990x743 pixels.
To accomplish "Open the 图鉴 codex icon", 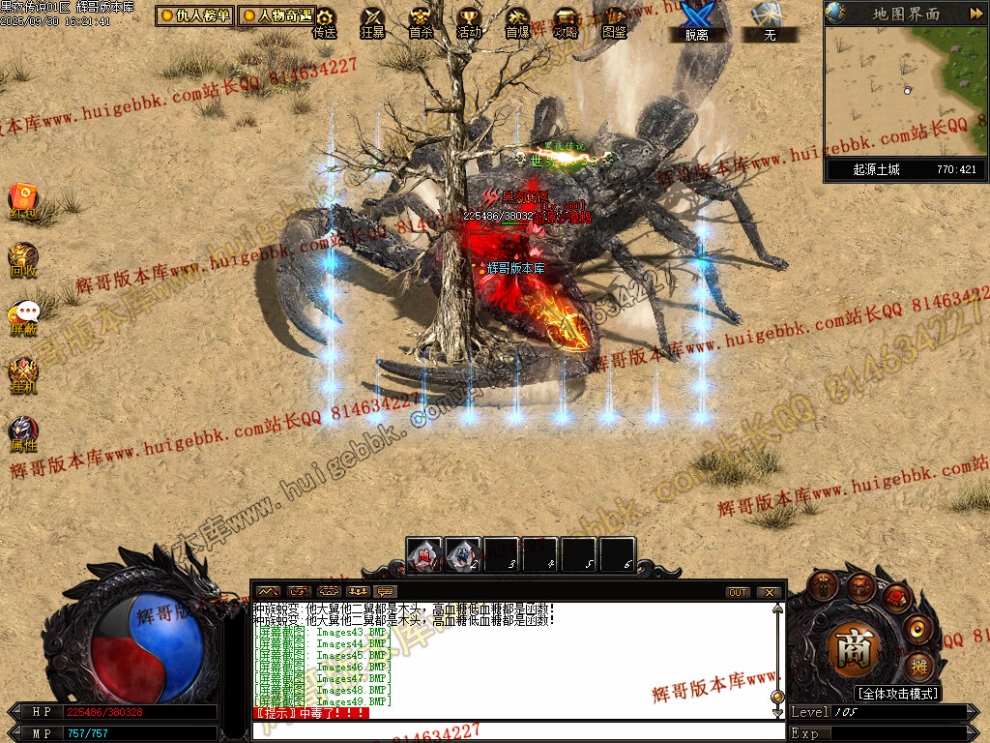I will [x=615, y=22].
